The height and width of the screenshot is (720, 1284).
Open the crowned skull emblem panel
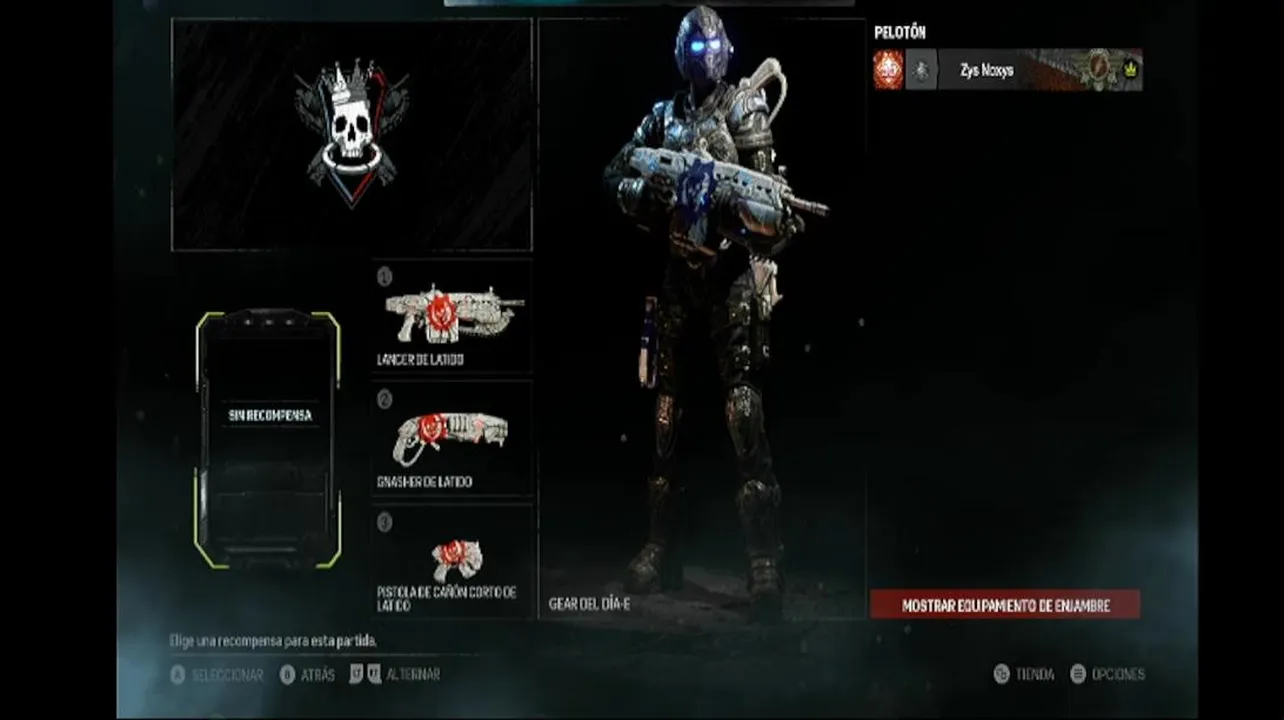(x=352, y=134)
